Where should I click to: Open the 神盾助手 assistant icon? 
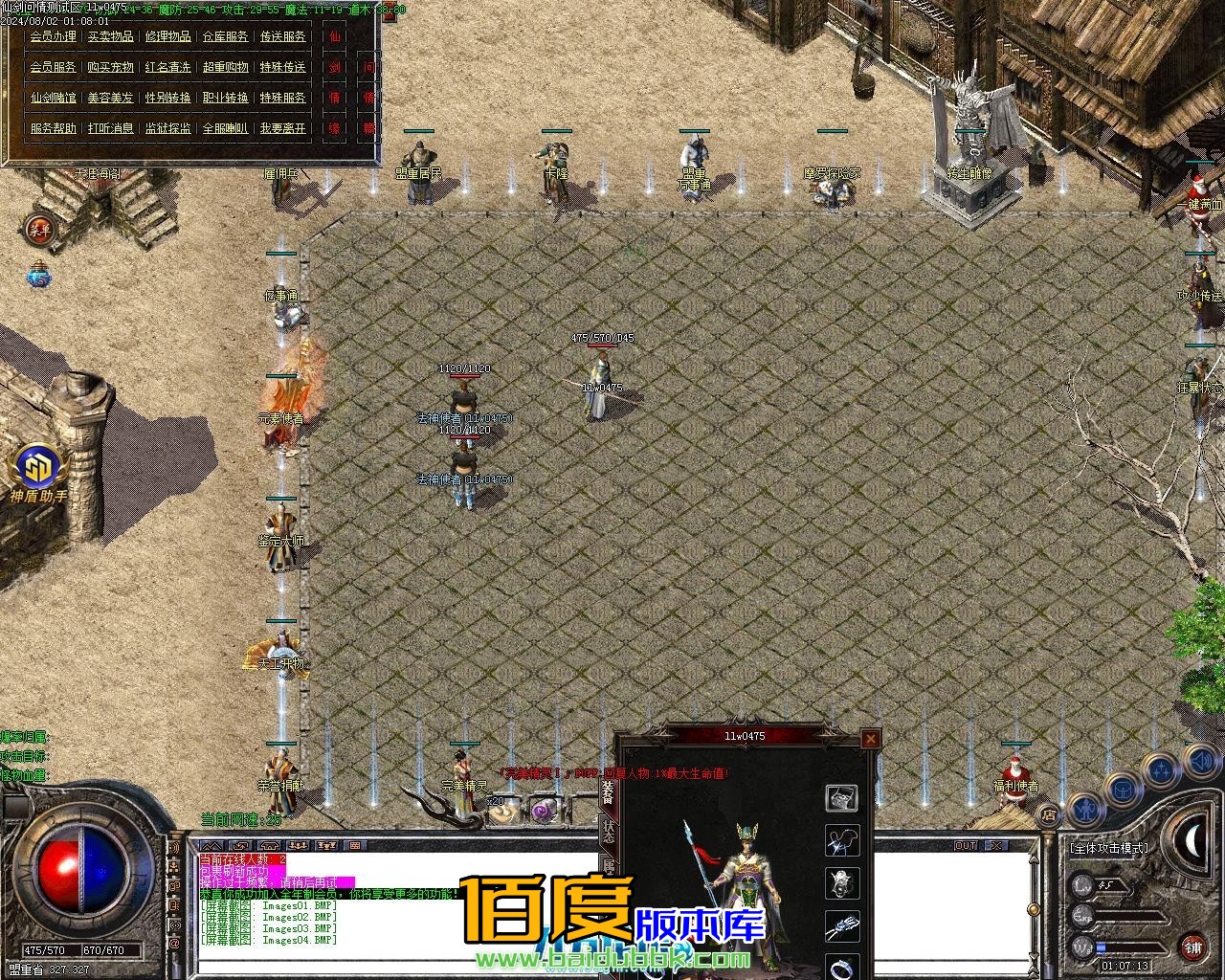(38, 468)
